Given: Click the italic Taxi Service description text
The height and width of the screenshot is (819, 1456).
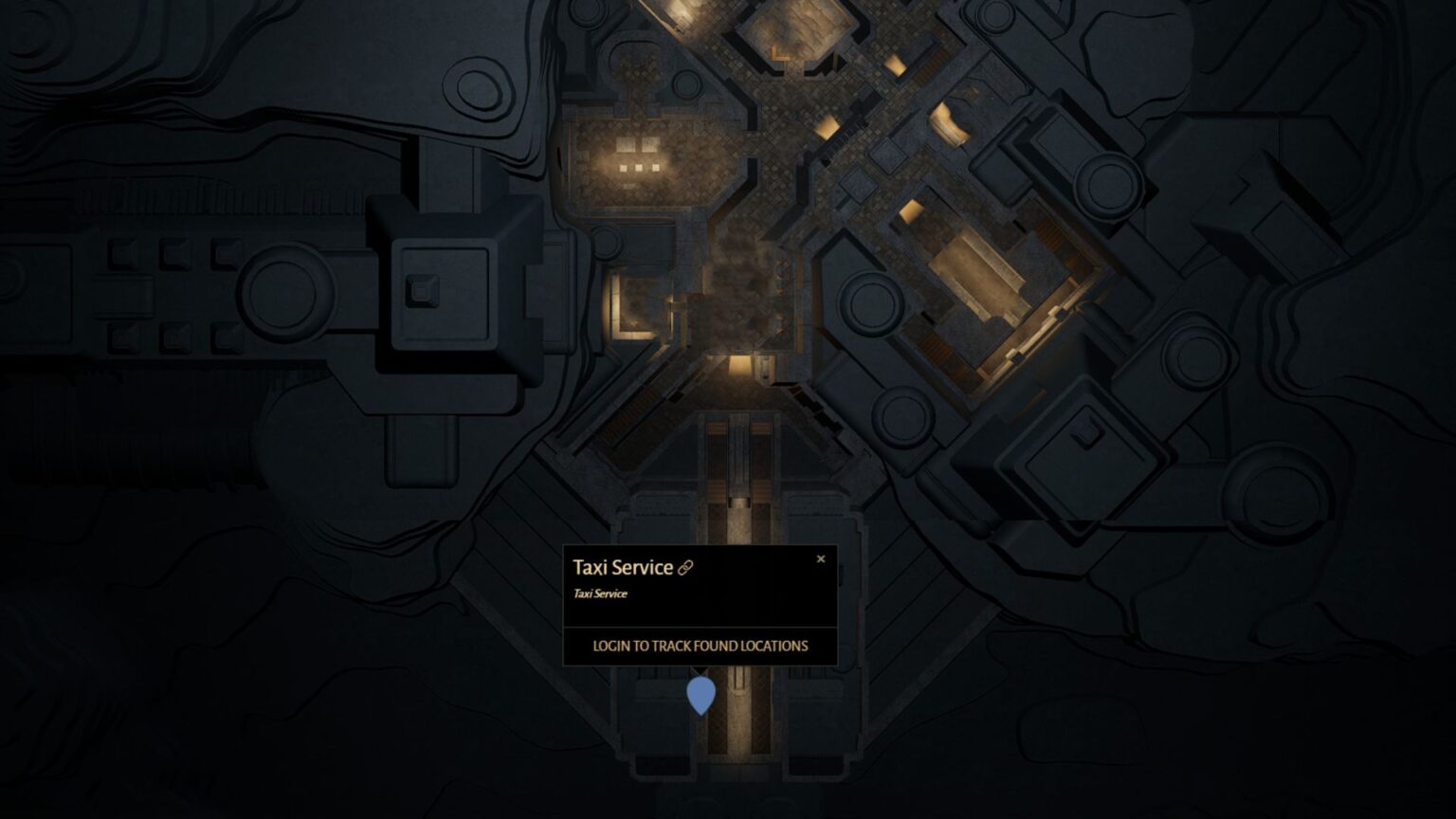Looking at the screenshot, I should coord(599,592).
